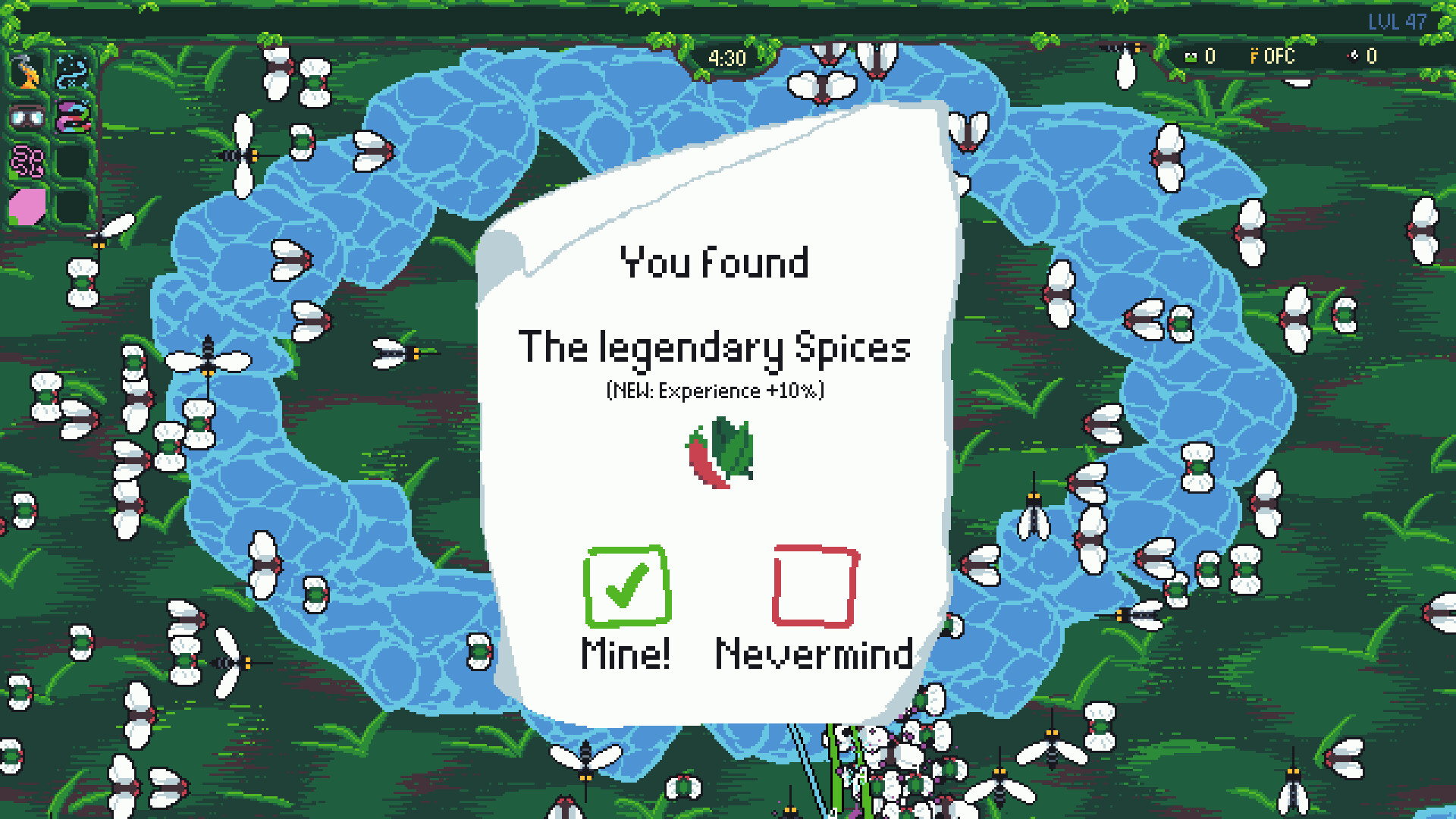Click the goggles icon in the left sidebar
The width and height of the screenshot is (1456, 819).
(27, 118)
